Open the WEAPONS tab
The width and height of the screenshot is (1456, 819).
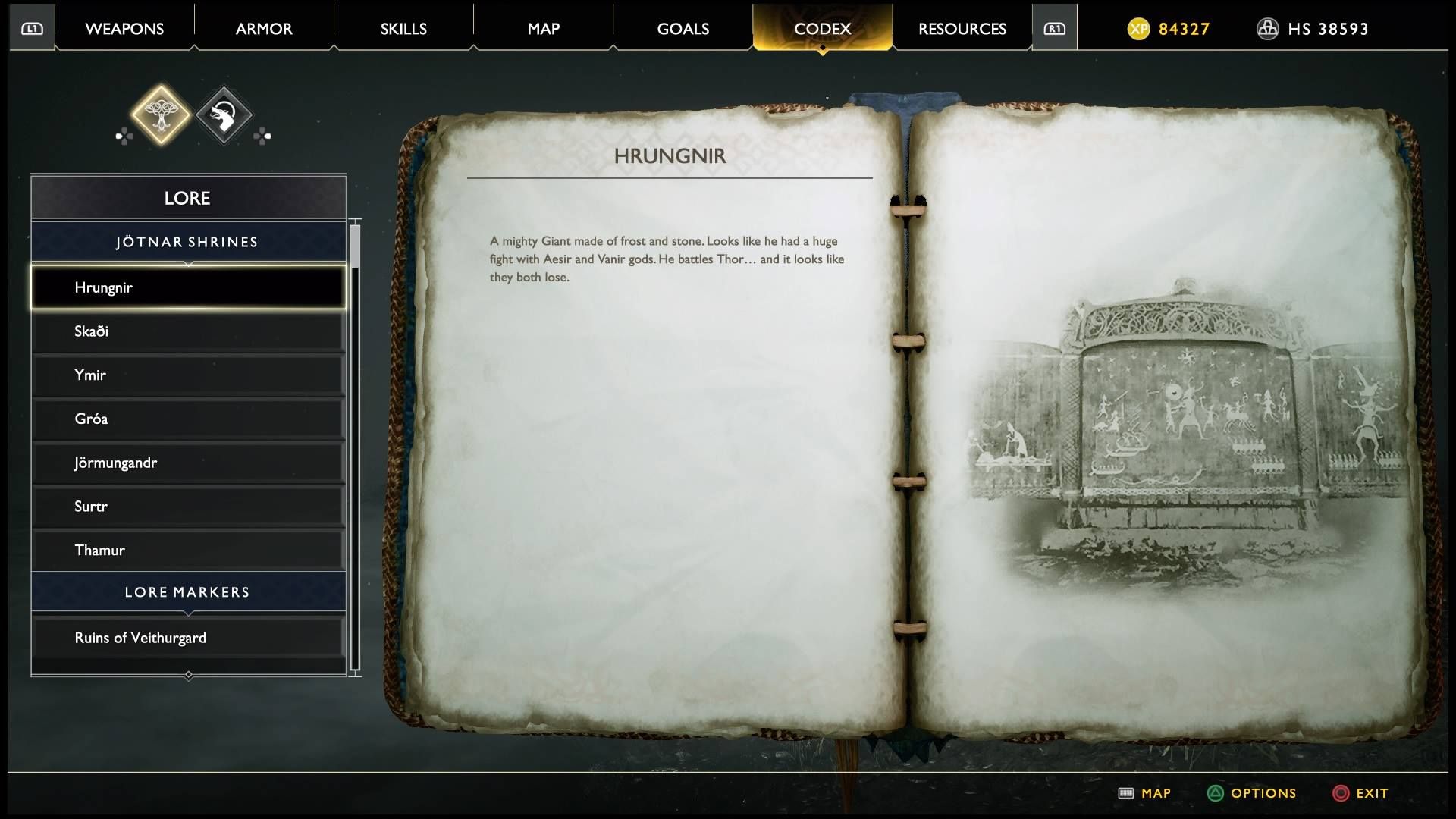[125, 28]
